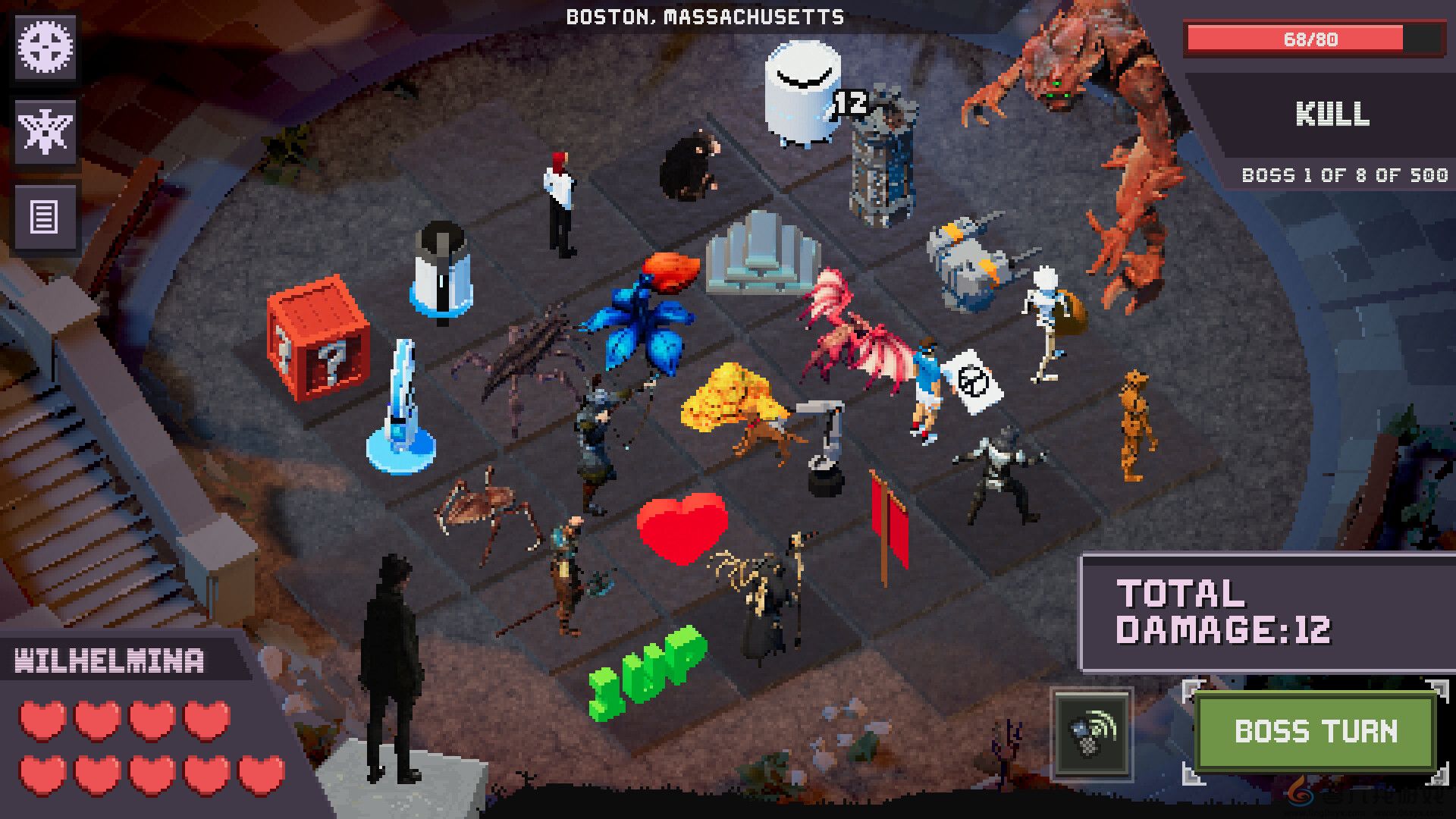Image resolution: width=1456 pixels, height=819 pixels.
Task: Click the winged emblem icon button
Action: point(45,132)
